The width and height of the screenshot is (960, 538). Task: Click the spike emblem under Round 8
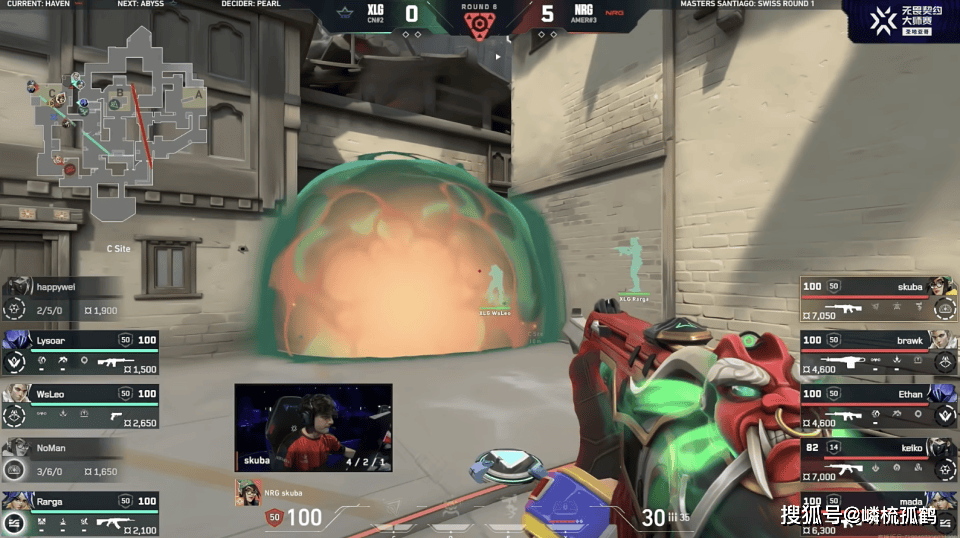[478, 23]
